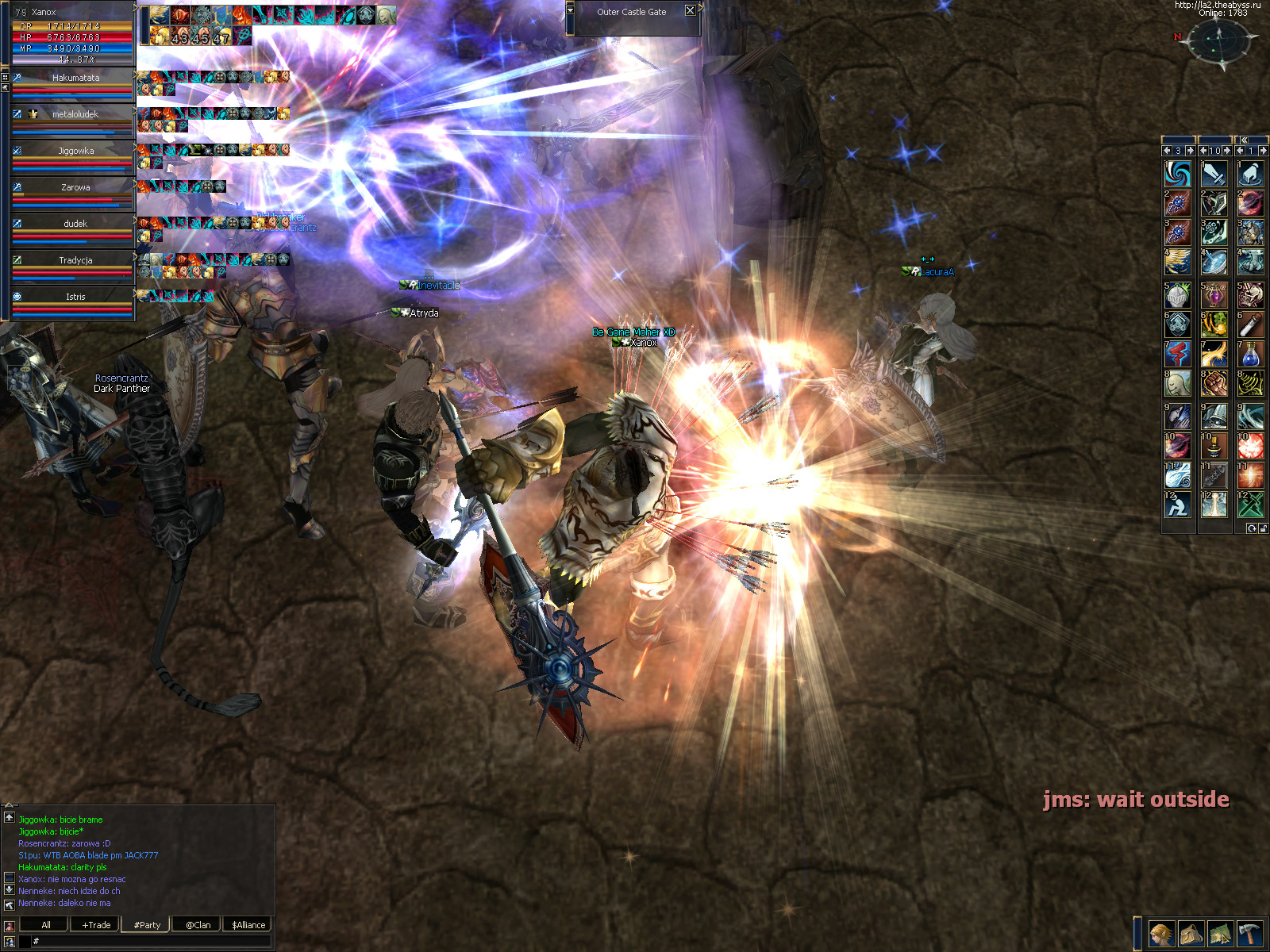Image resolution: width=1270 pixels, height=952 pixels.
Task: Close the Outer Castle Gate target window
Action: 690,11
